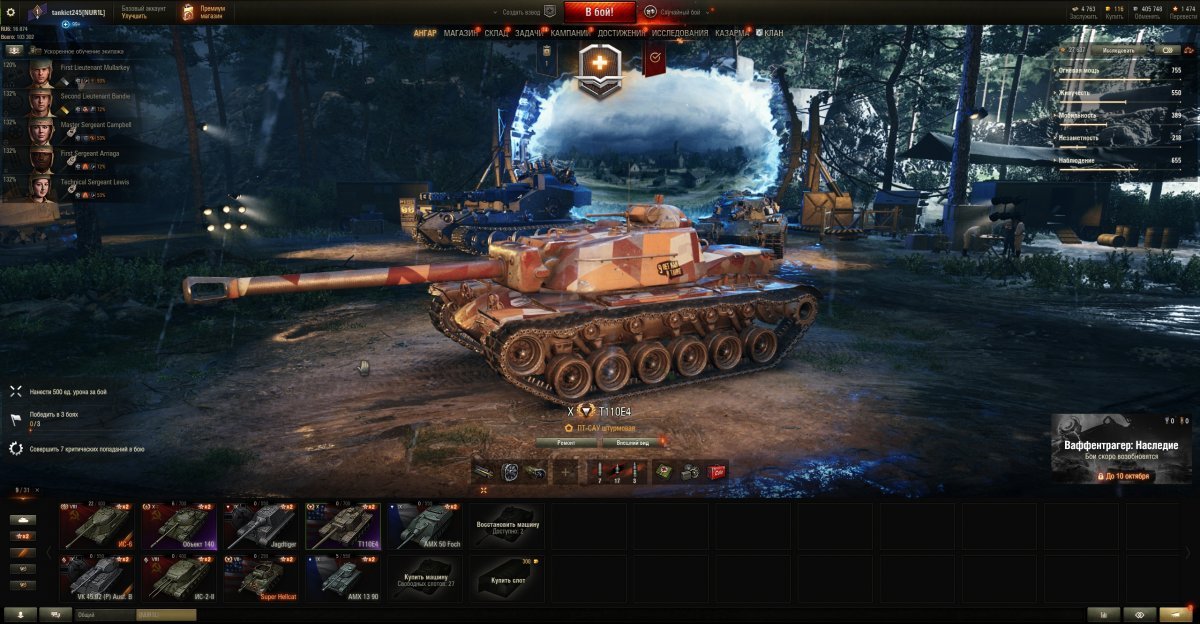1200x624 pixels.
Task: Click the Купить слот tile
Action: coord(508,579)
